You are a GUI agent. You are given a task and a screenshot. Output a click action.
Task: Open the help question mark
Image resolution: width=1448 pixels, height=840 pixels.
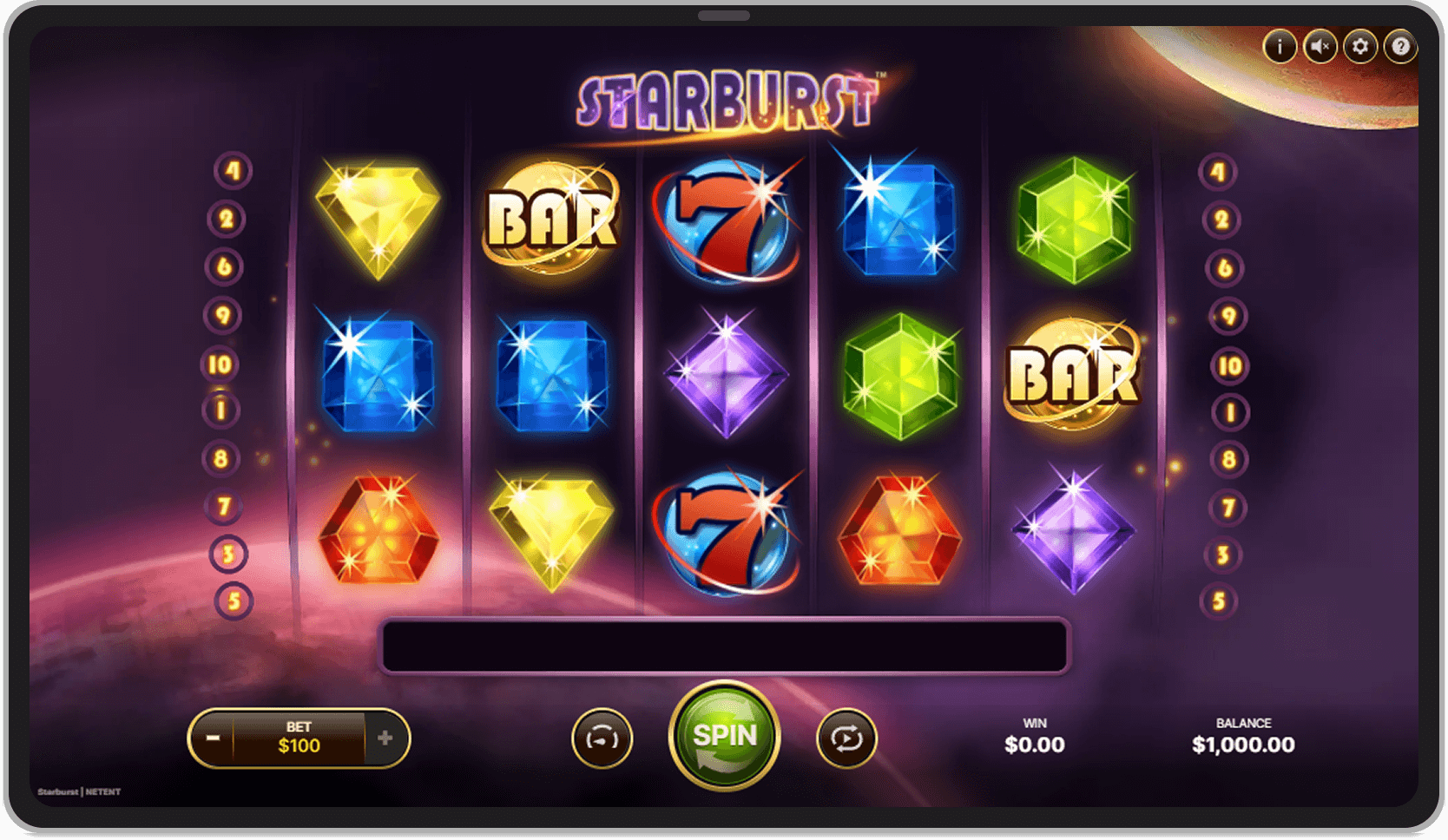click(1399, 48)
